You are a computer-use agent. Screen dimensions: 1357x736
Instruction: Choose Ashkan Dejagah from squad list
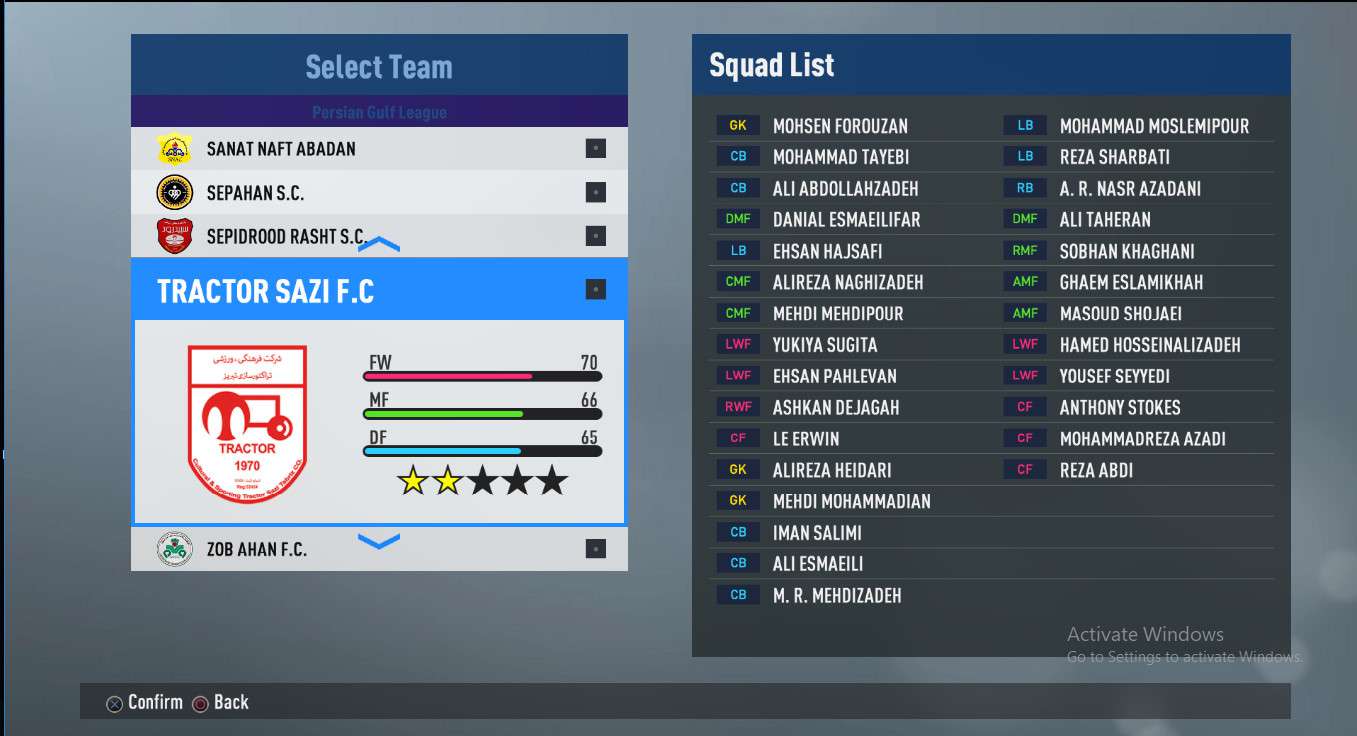tap(835, 407)
